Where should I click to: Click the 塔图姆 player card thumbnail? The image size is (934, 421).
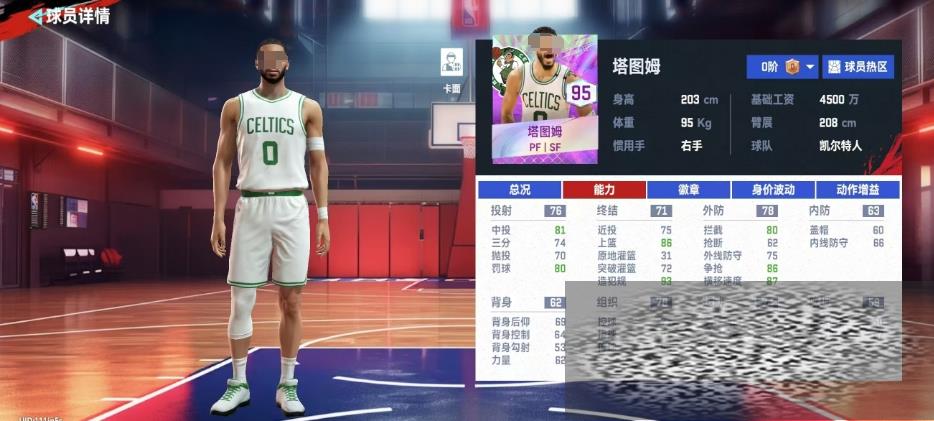coord(543,98)
